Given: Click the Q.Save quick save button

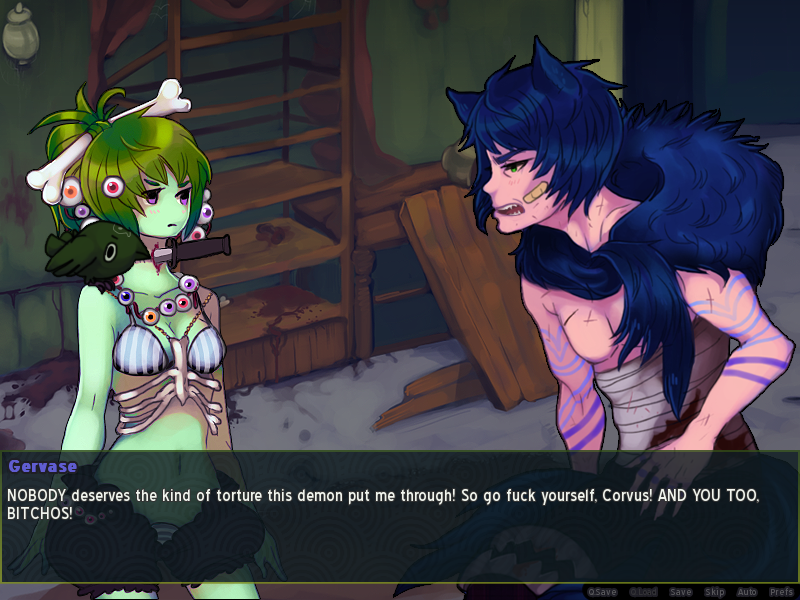Looking at the screenshot, I should tap(603, 592).
